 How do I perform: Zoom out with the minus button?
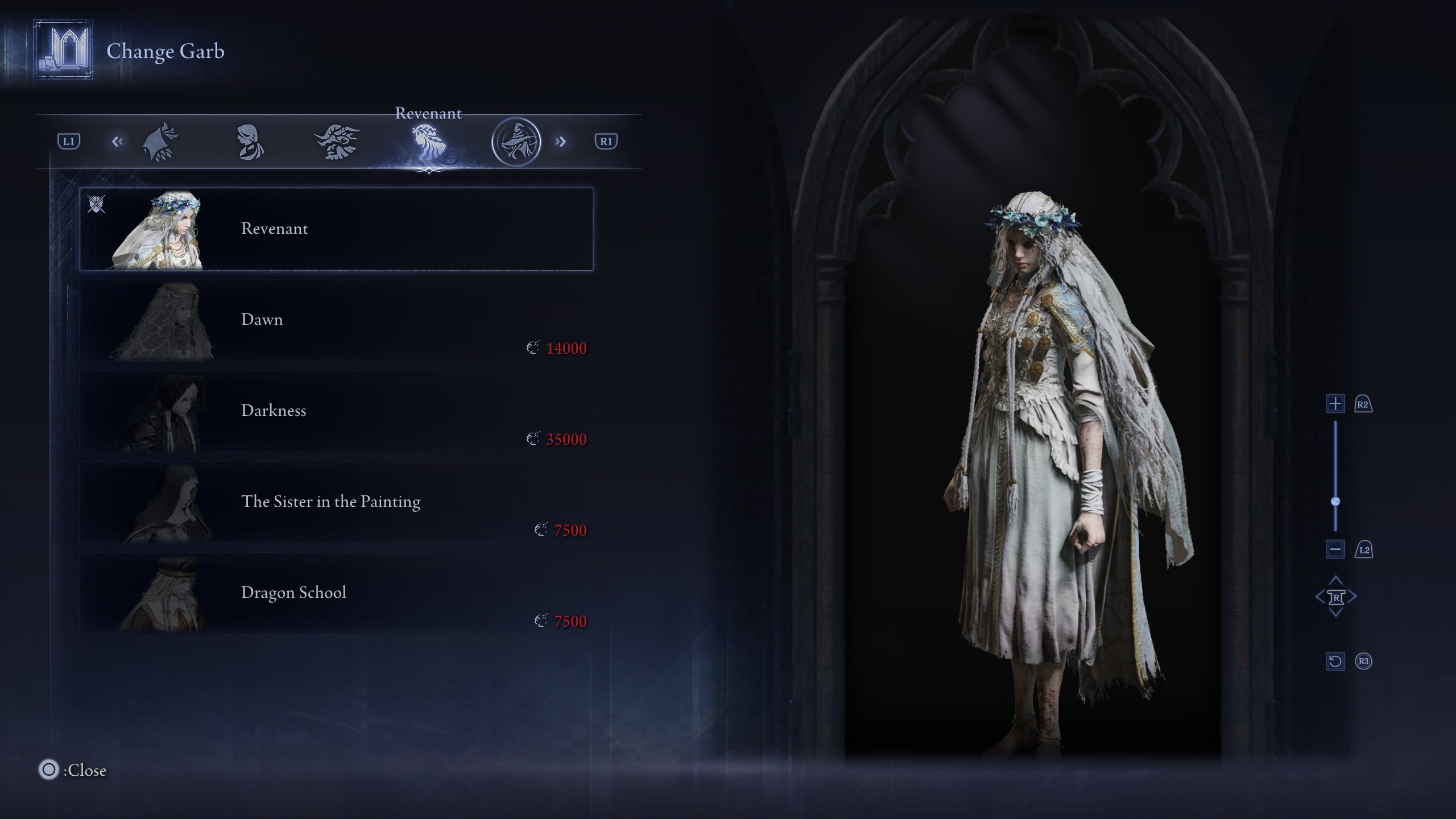[x=1335, y=549]
